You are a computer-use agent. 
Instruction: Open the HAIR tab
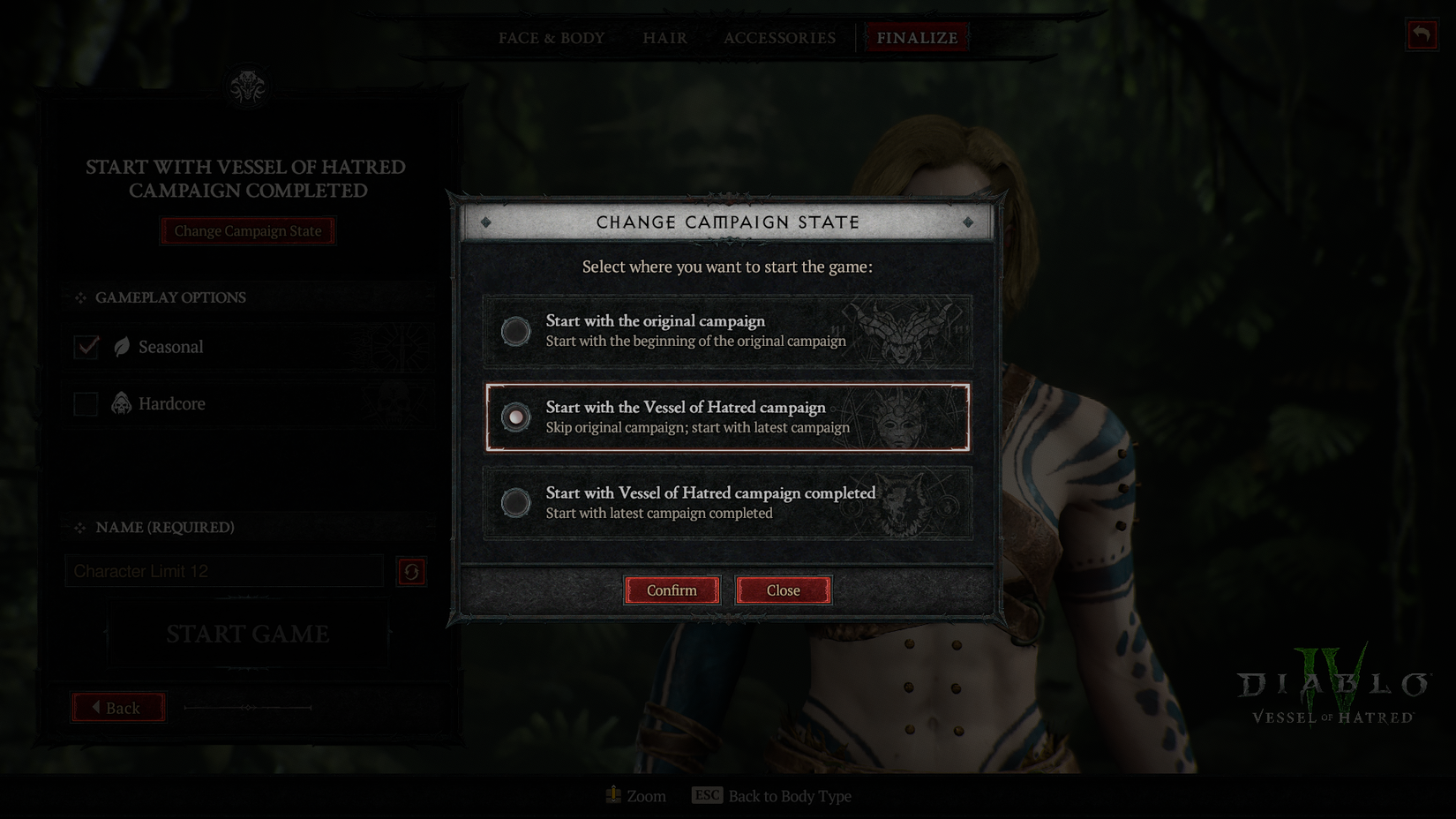point(664,37)
